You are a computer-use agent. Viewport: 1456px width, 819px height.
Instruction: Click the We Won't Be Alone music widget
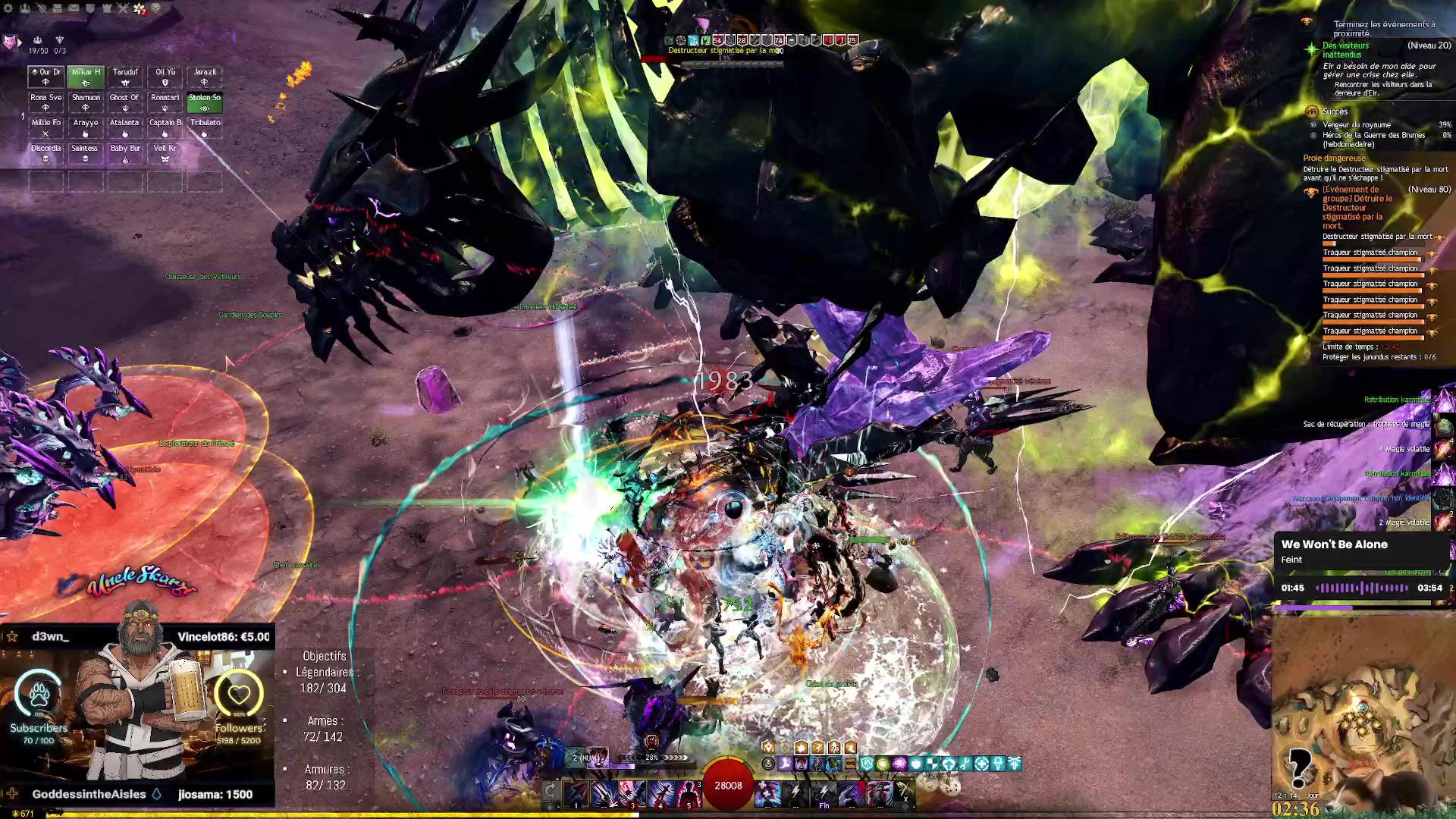[1363, 566]
